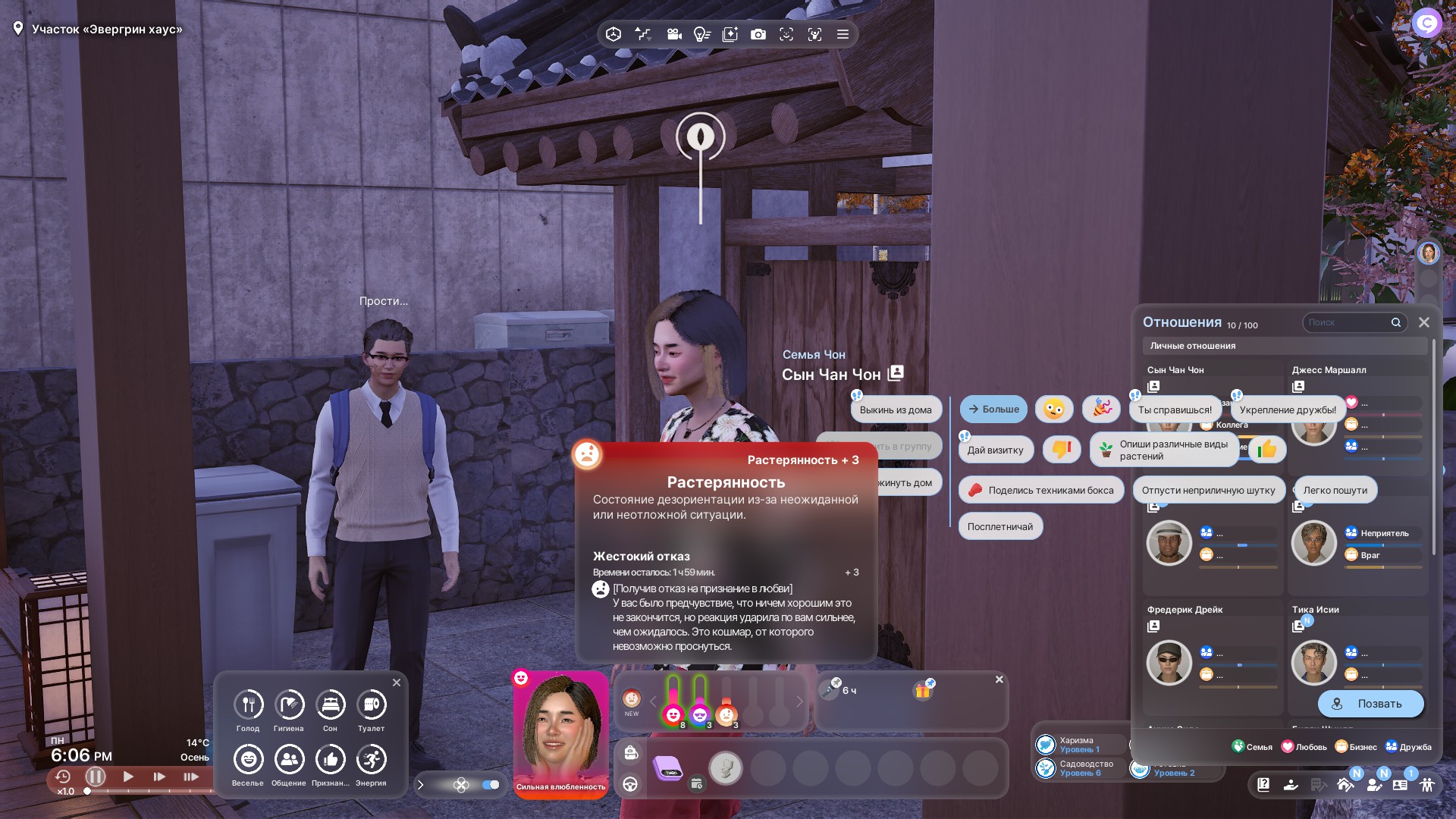
Task: Close the Relationships panel
Action: 1424,322
